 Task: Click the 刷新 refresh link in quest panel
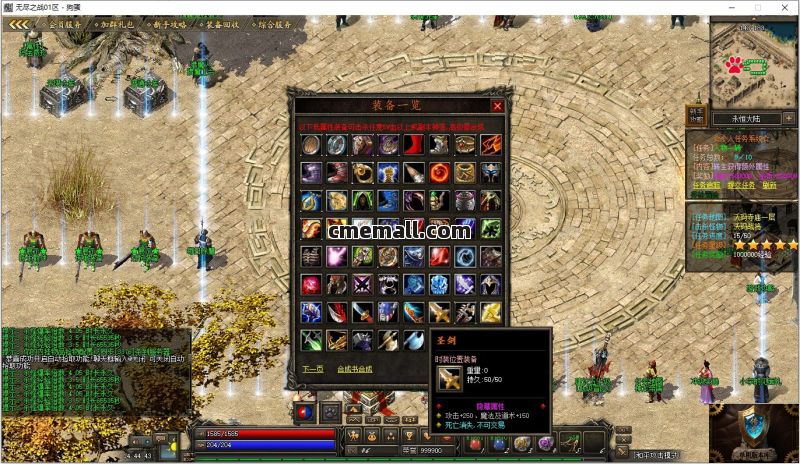[769, 184]
